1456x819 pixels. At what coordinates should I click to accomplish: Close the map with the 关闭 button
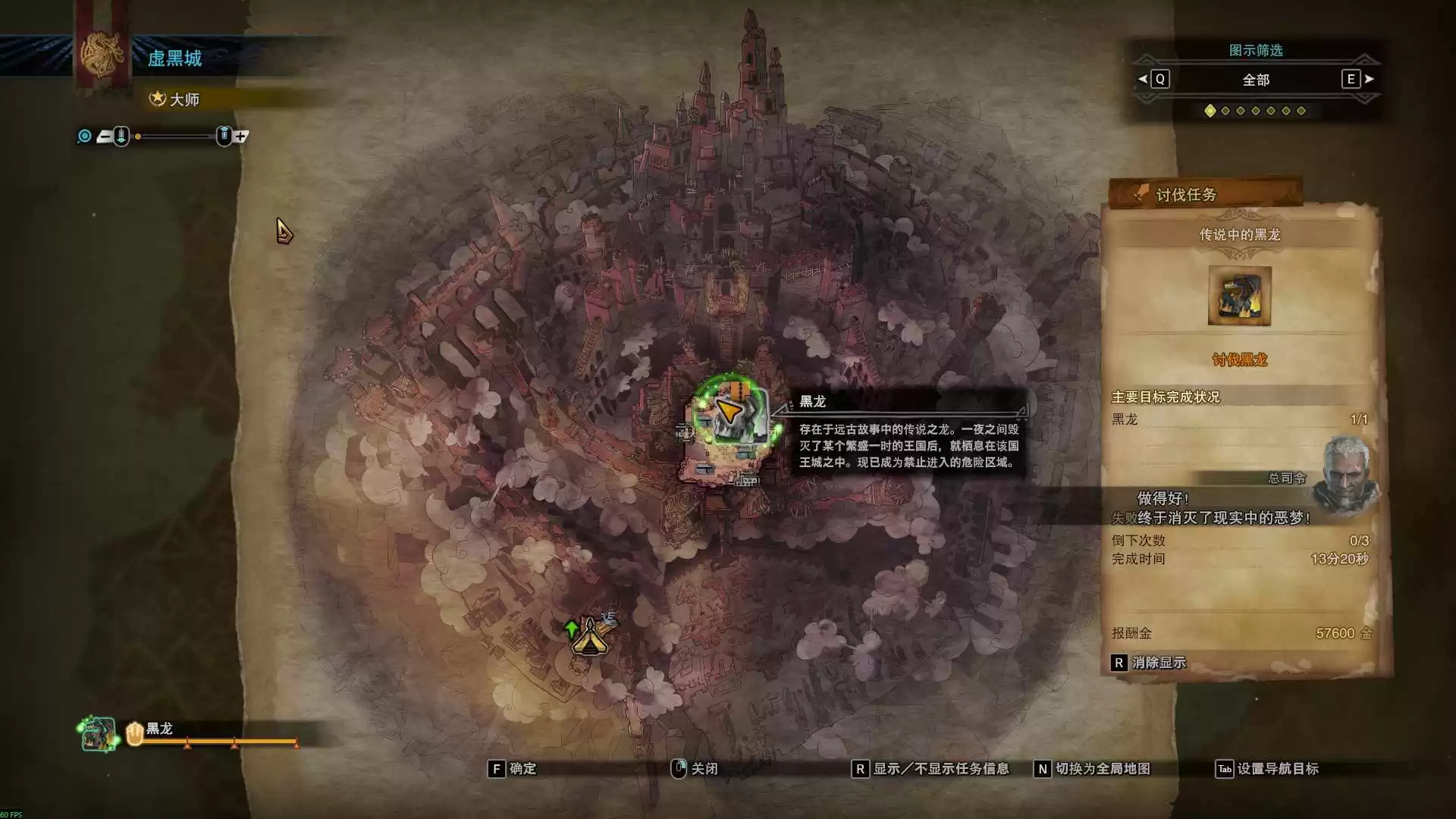click(x=695, y=769)
